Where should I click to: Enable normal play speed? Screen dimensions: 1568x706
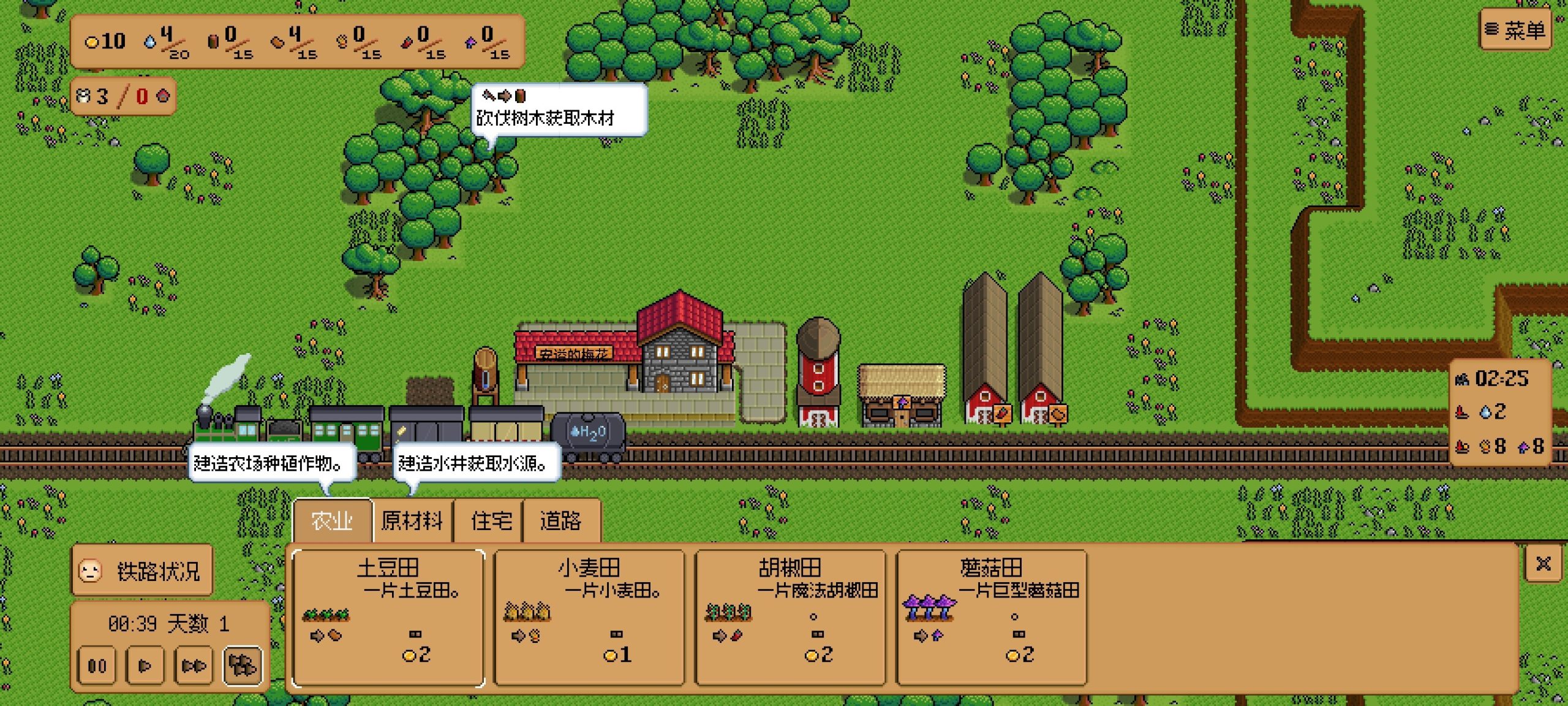pos(145,666)
